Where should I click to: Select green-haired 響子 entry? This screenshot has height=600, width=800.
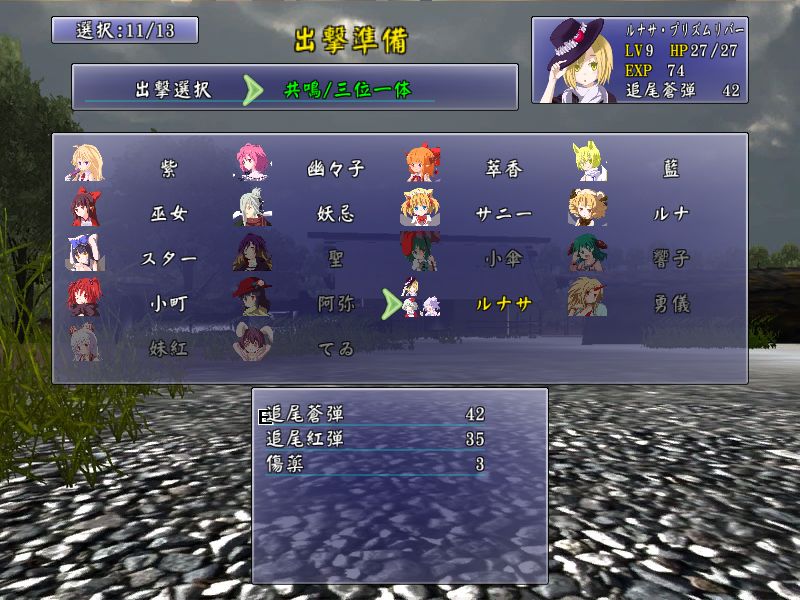click(671, 258)
